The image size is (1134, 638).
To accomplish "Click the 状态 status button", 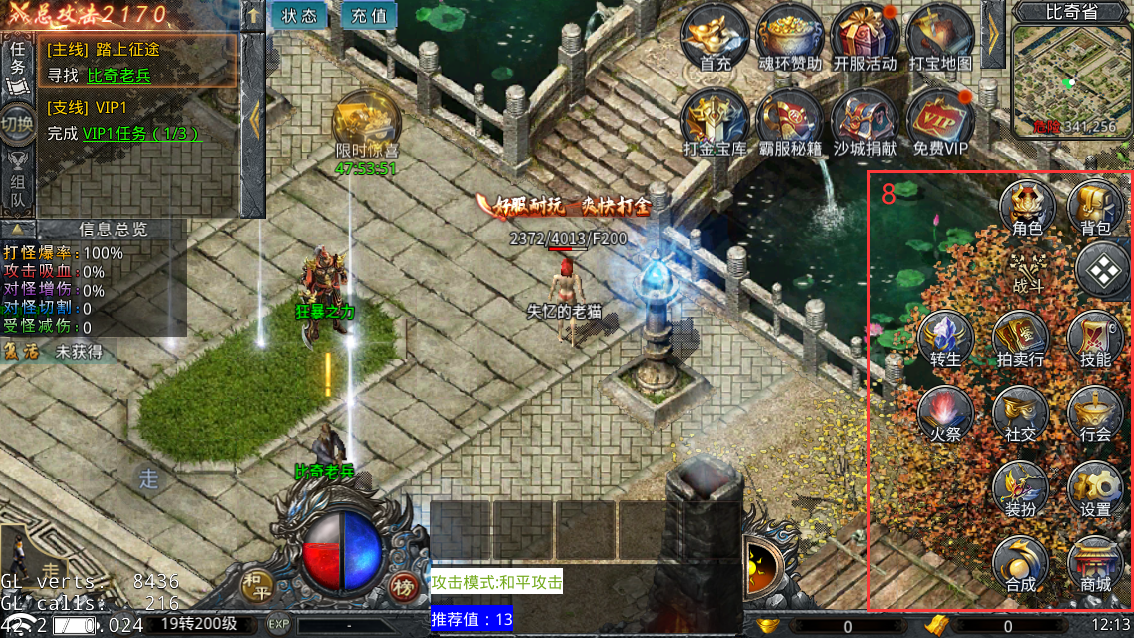I will coord(299,16).
